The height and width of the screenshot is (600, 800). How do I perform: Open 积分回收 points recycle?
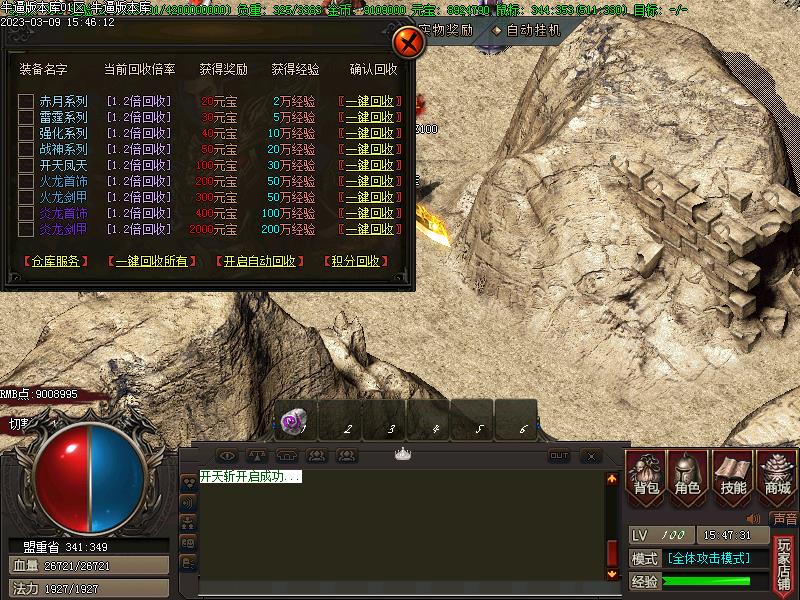[x=355, y=261]
